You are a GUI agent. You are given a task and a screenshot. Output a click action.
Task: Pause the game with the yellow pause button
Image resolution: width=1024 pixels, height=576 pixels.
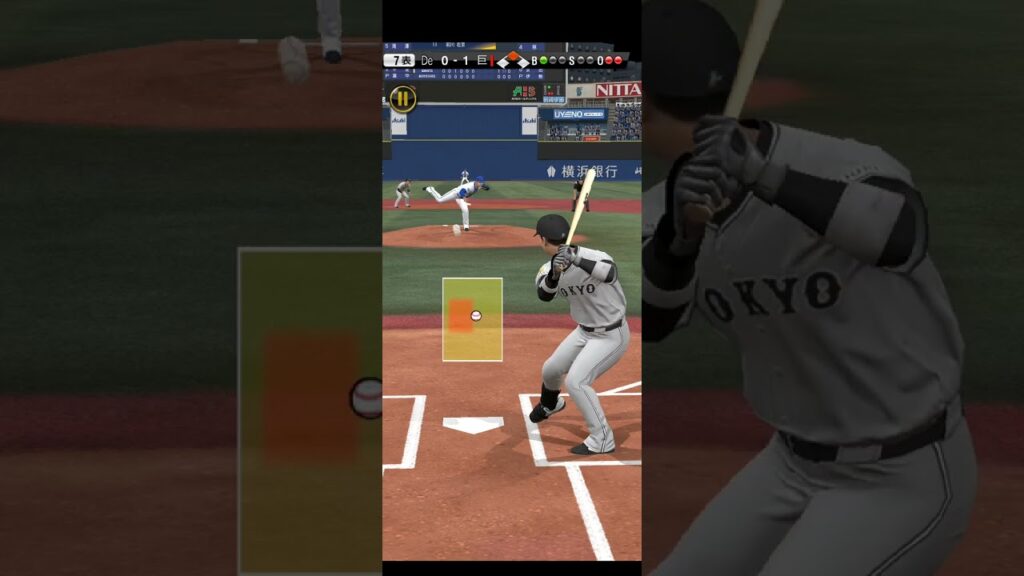click(x=402, y=98)
